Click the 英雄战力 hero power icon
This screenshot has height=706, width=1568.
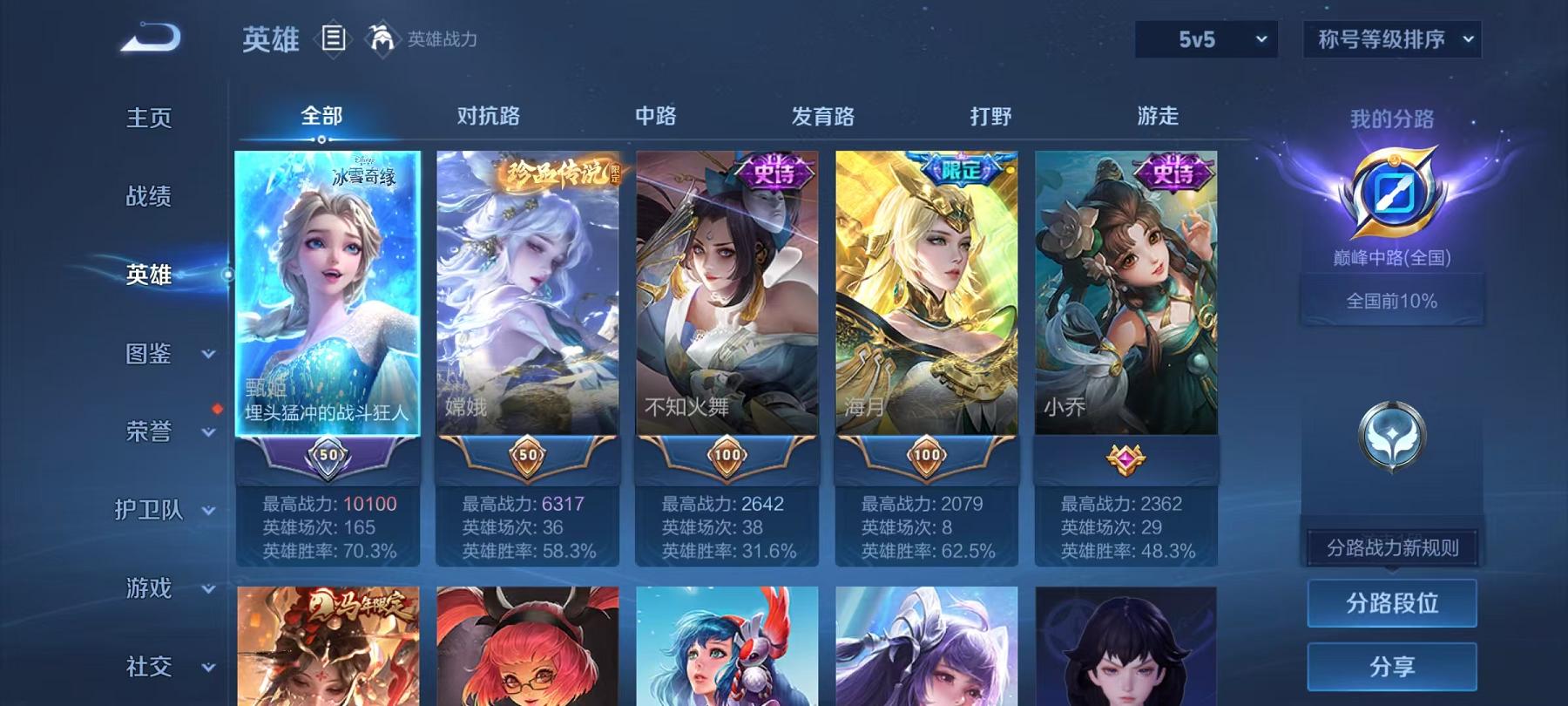tap(380, 38)
